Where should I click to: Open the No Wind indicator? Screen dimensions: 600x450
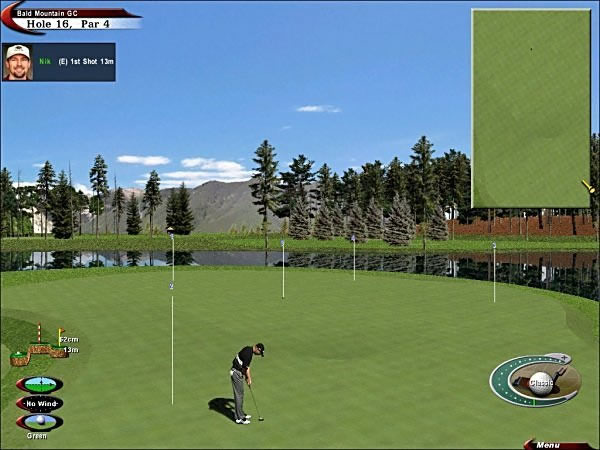[x=39, y=404]
